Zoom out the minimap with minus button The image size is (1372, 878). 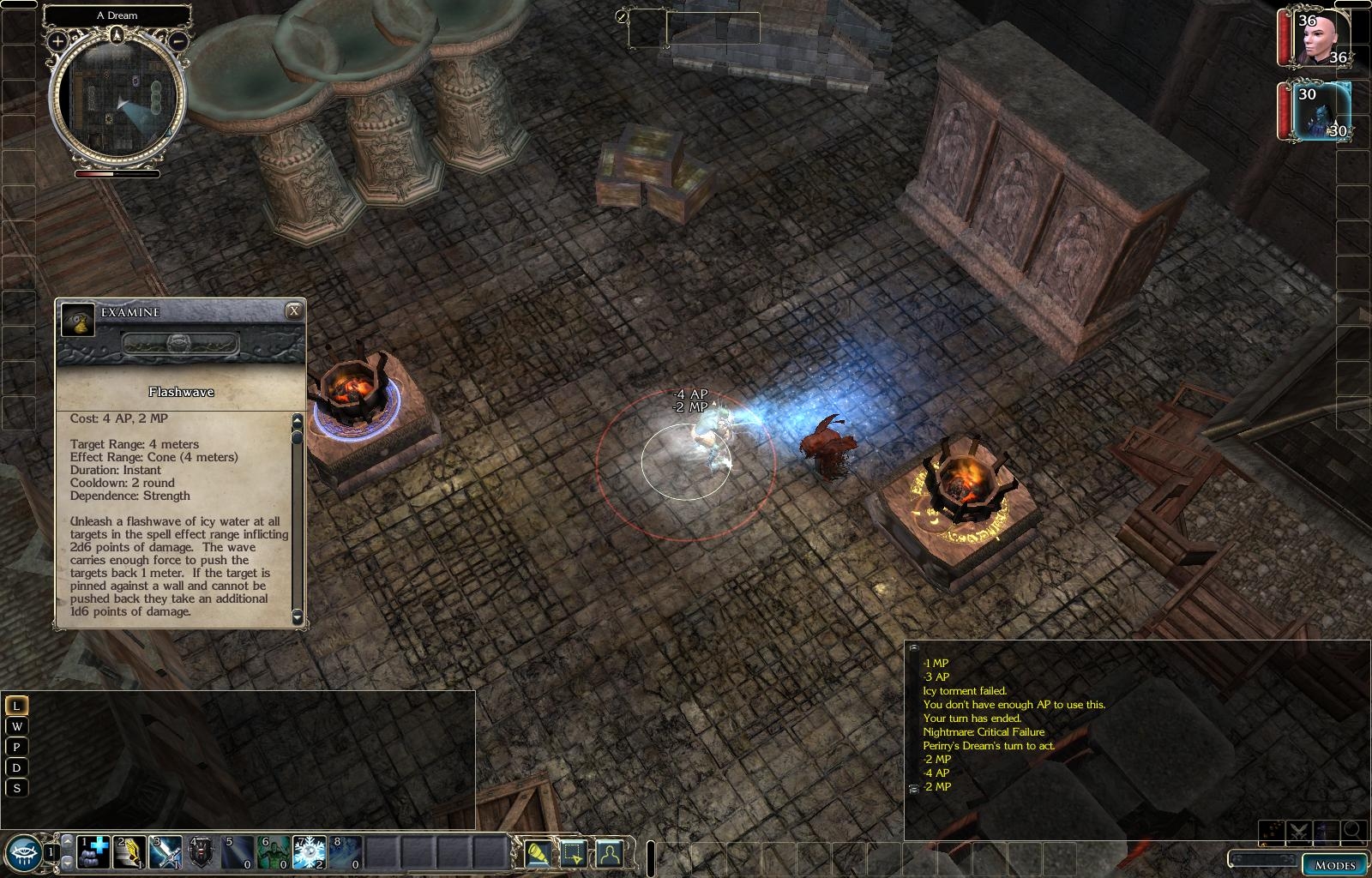click(178, 40)
